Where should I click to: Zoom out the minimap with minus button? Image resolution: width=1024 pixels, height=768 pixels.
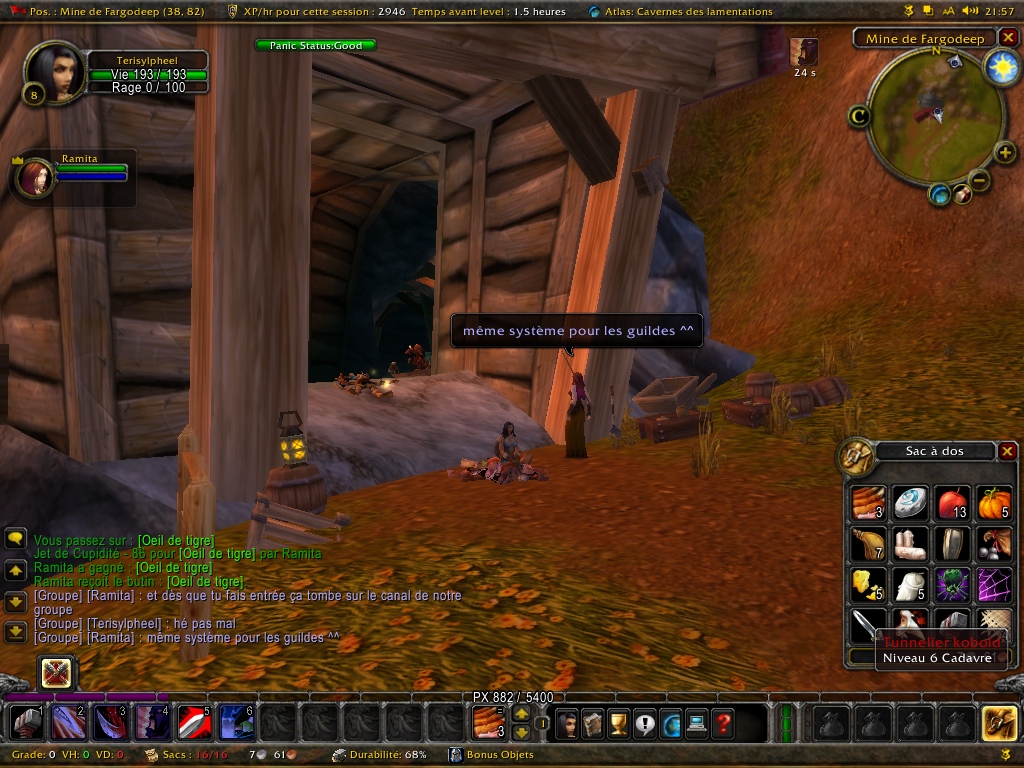point(980,181)
